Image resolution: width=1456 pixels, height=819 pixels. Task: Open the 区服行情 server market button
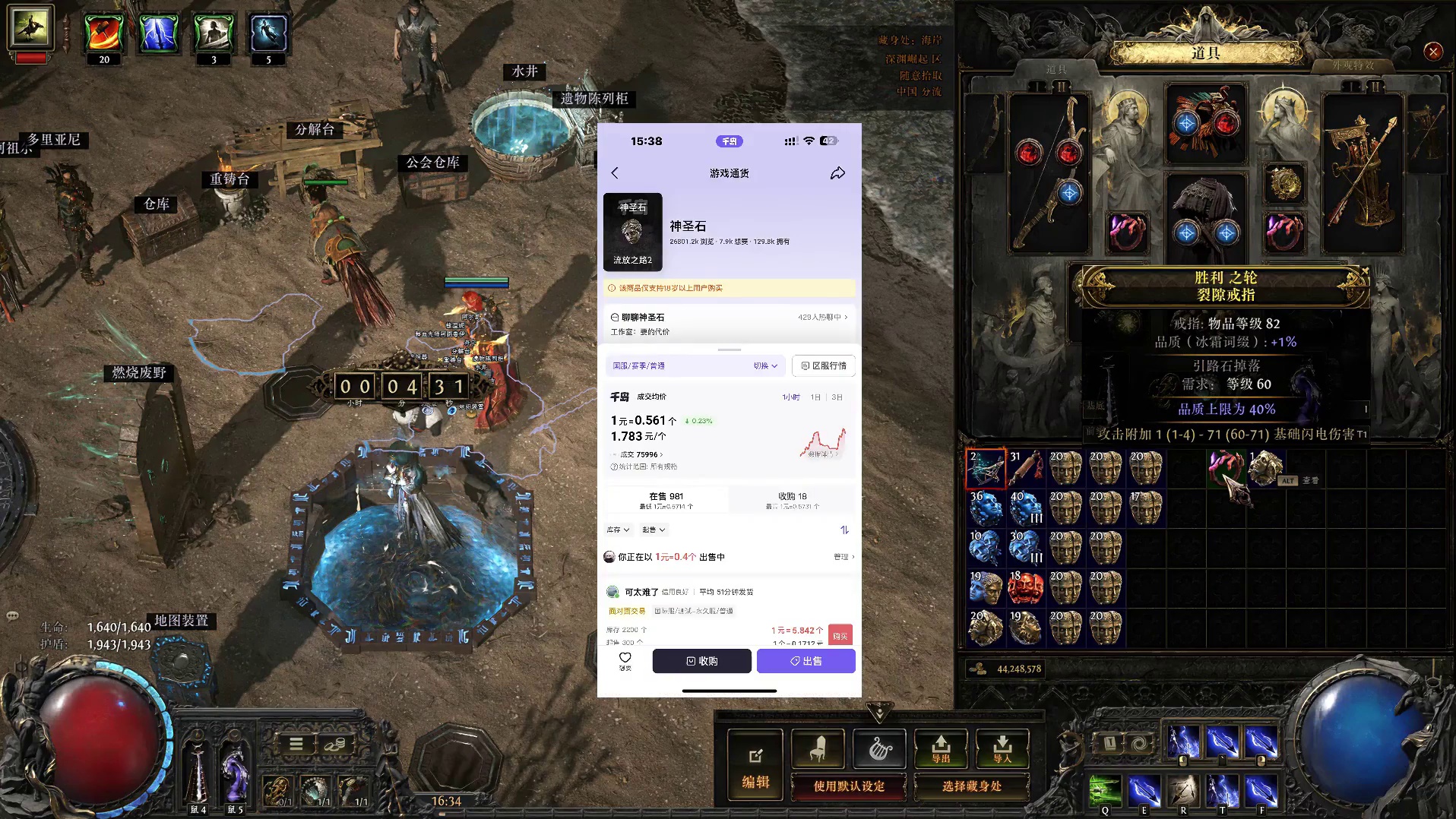pyautogui.click(x=824, y=365)
